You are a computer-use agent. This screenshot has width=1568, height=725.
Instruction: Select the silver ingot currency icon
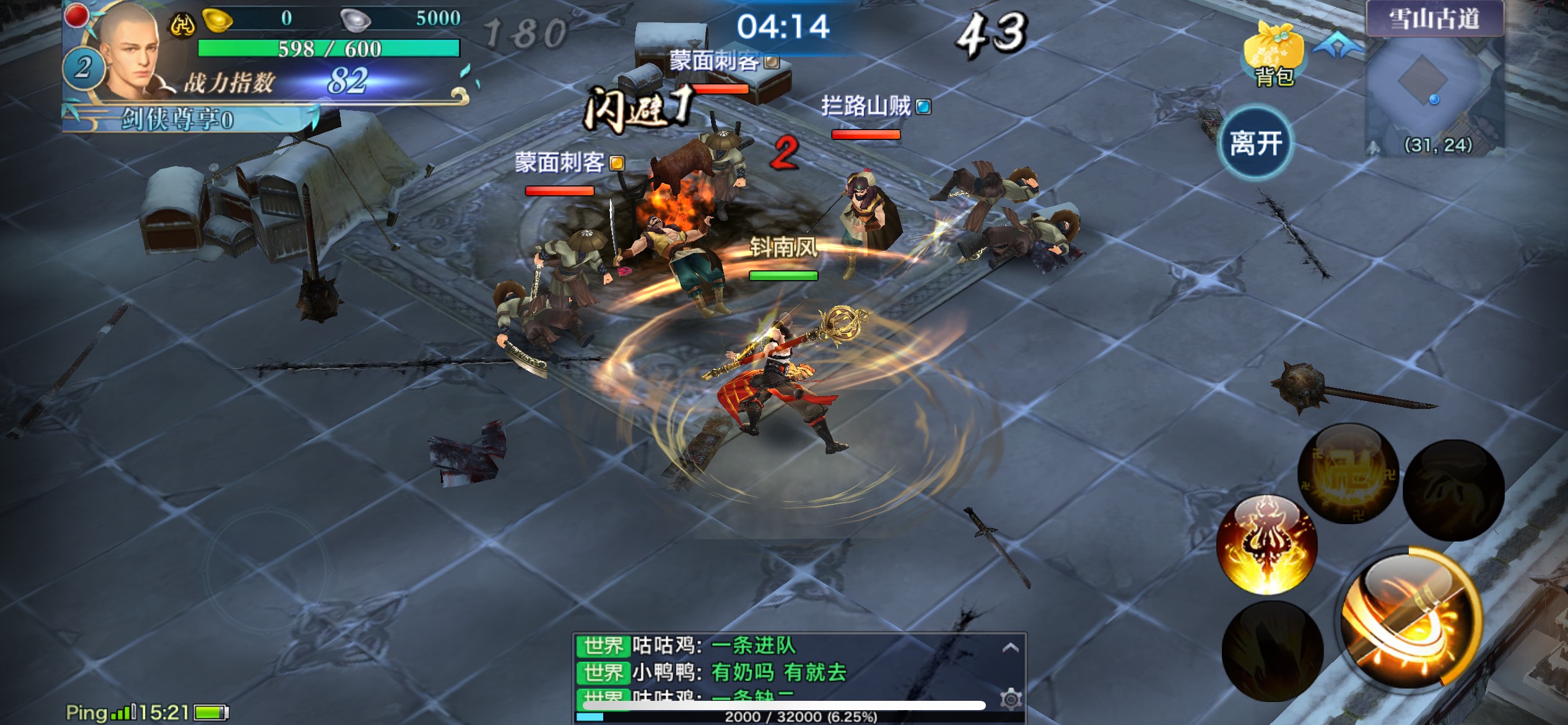point(355,20)
